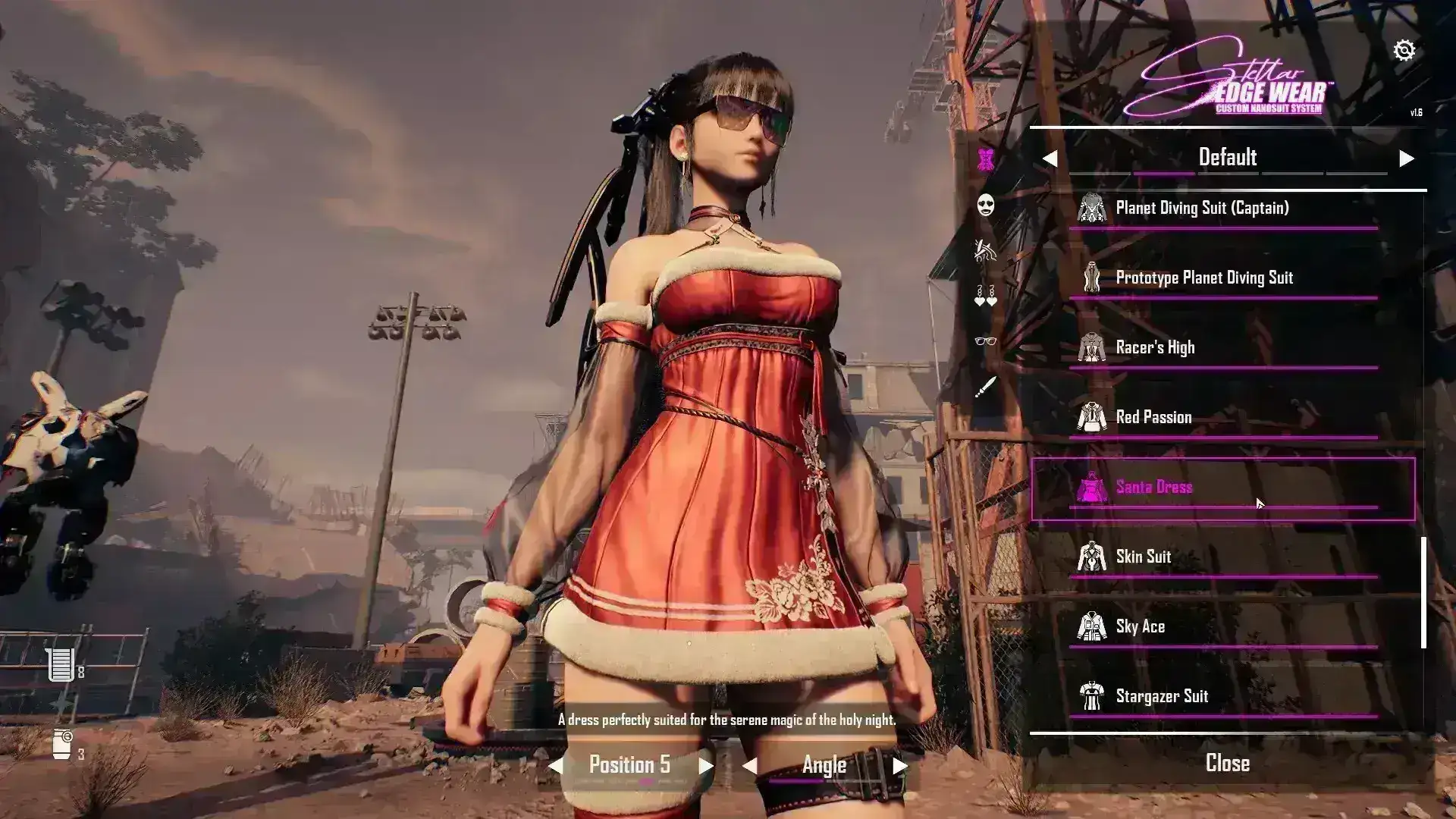
Task: Open the sword weapon category
Action: [985, 388]
